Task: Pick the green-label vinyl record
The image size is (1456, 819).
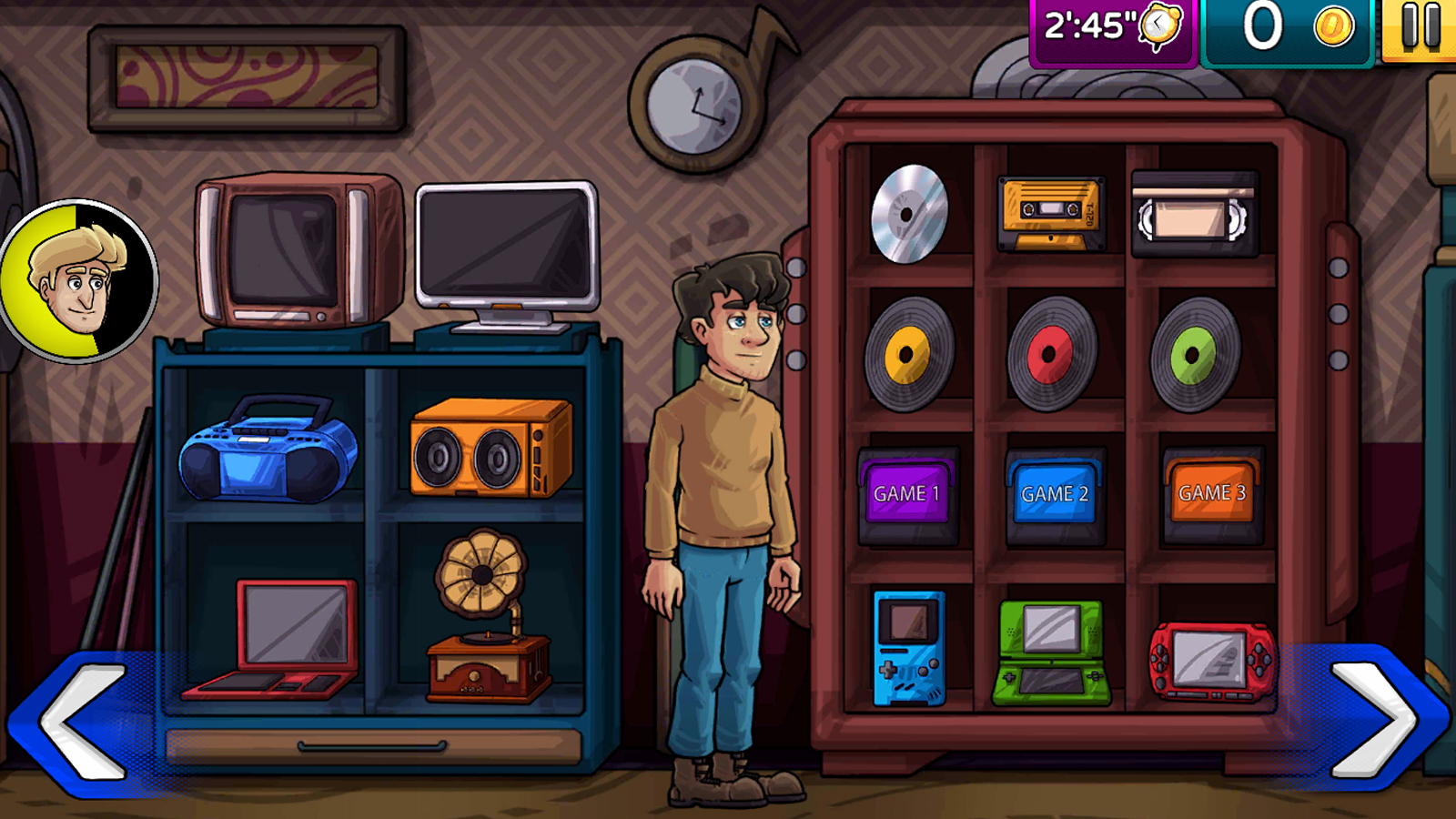Action: [x=1194, y=354]
